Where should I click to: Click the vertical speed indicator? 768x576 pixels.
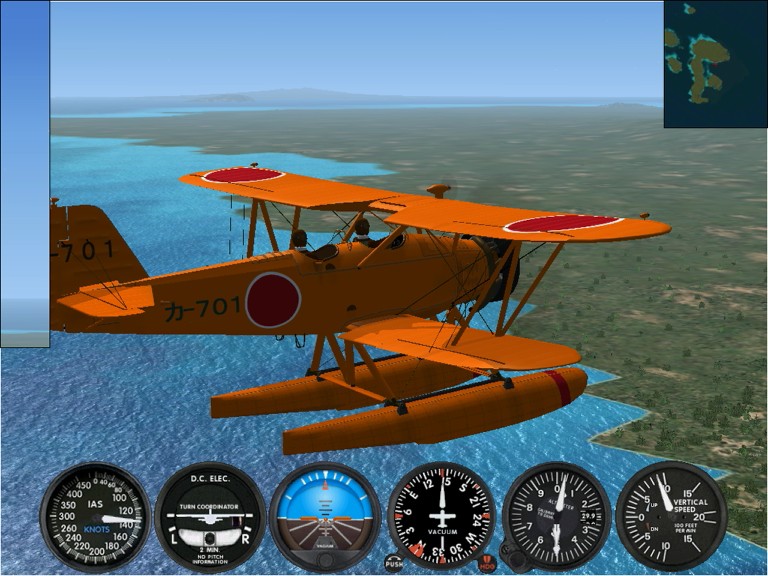click(x=671, y=516)
